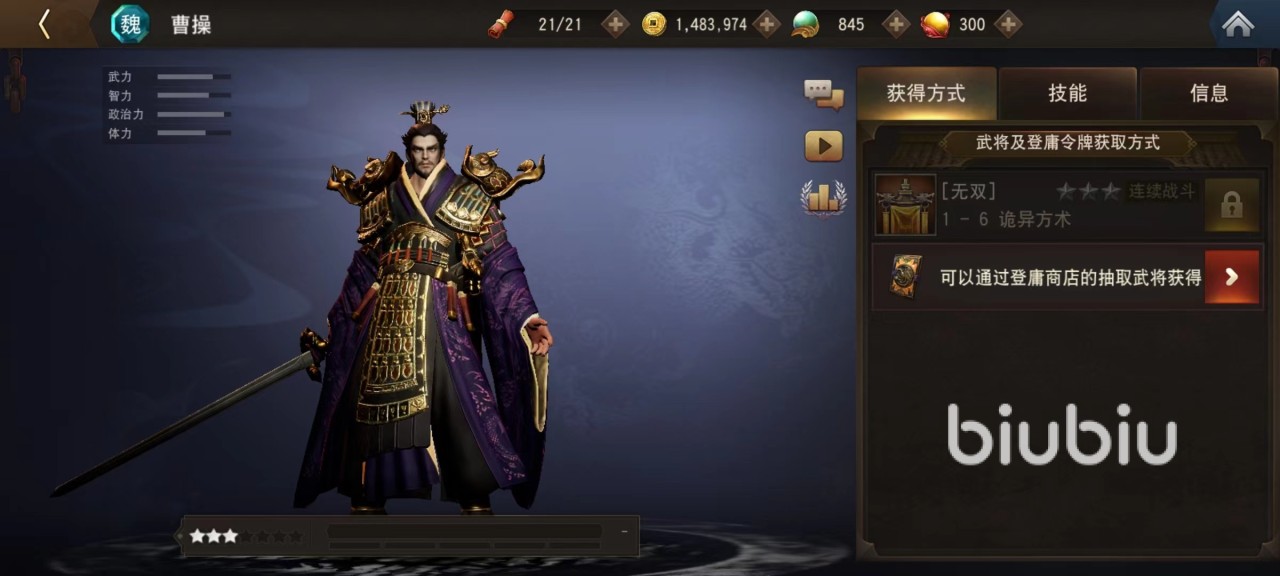Add red gem currency with plus button
This screenshot has height=576, width=1280.
click(1008, 24)
